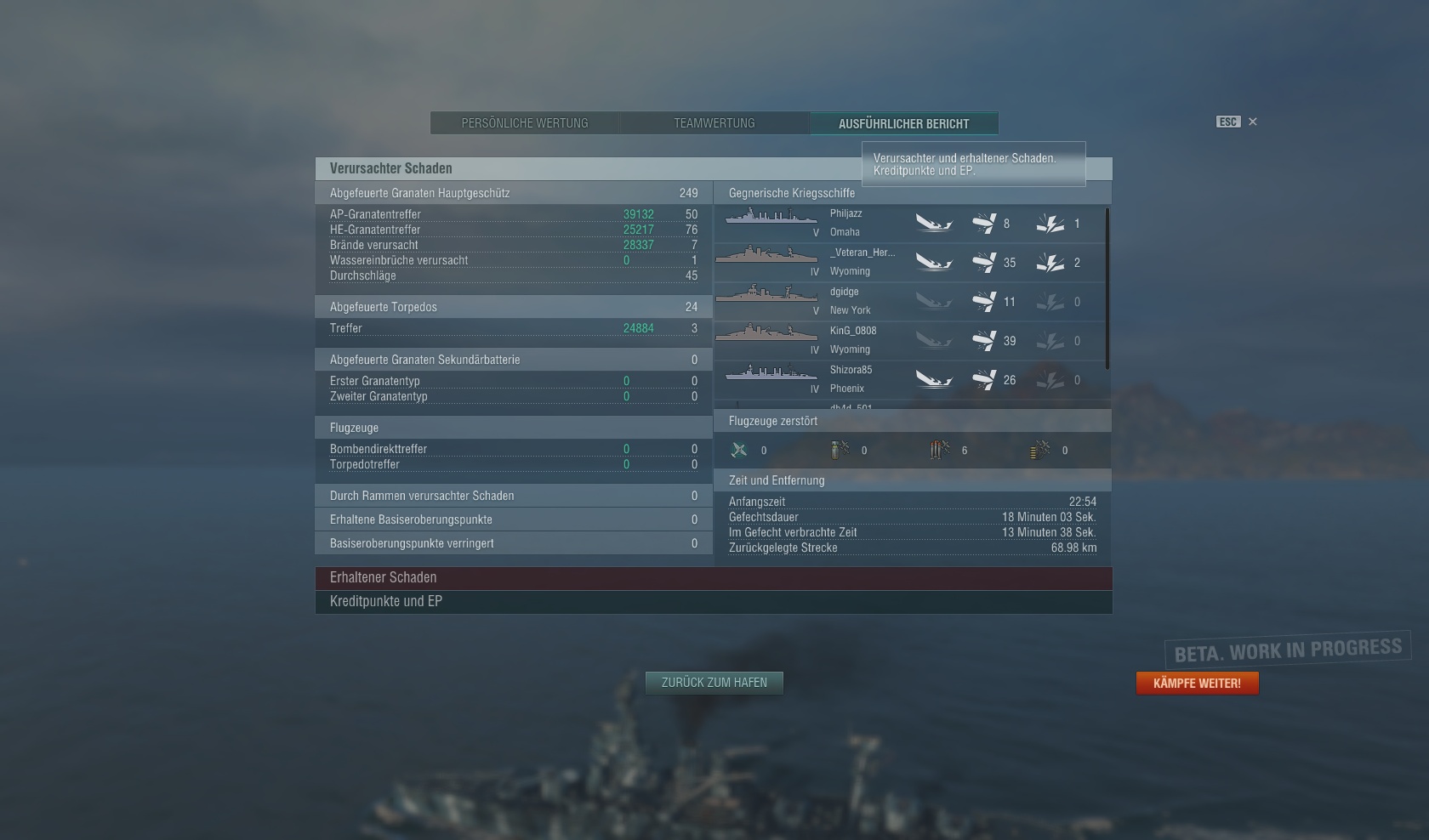The width and height of the screenshot is (1429, 840).
Task: Open the Teamwertung tab
Action: (x=714, y=123)
